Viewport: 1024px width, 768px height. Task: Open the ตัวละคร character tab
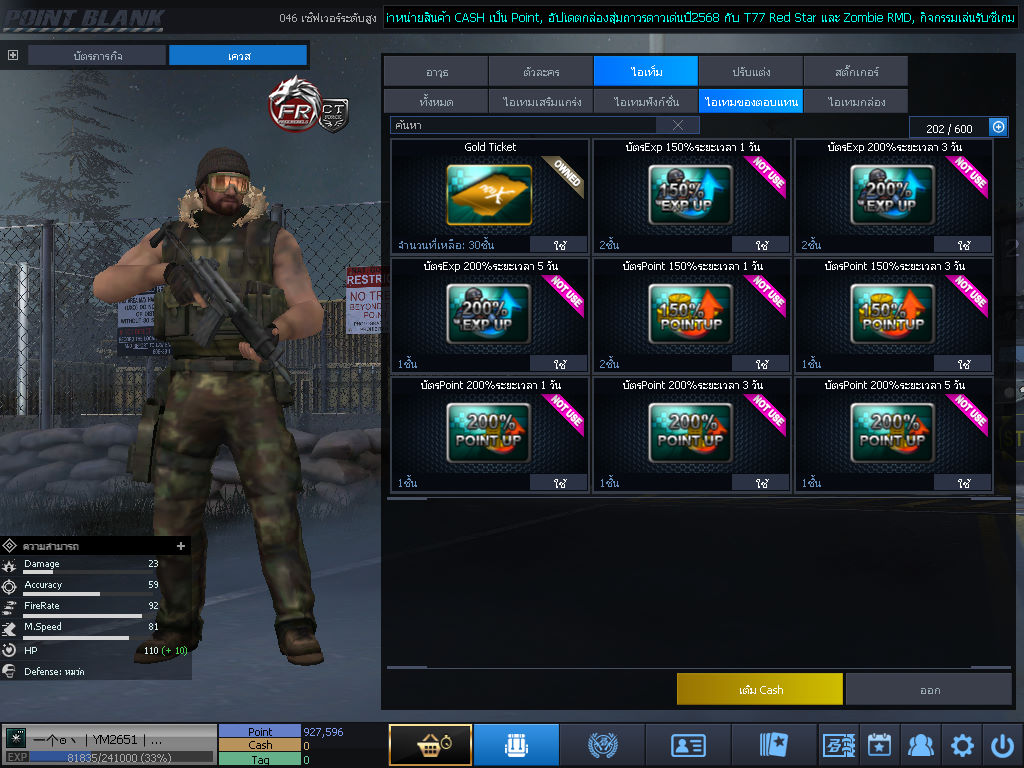click(541, 71)
